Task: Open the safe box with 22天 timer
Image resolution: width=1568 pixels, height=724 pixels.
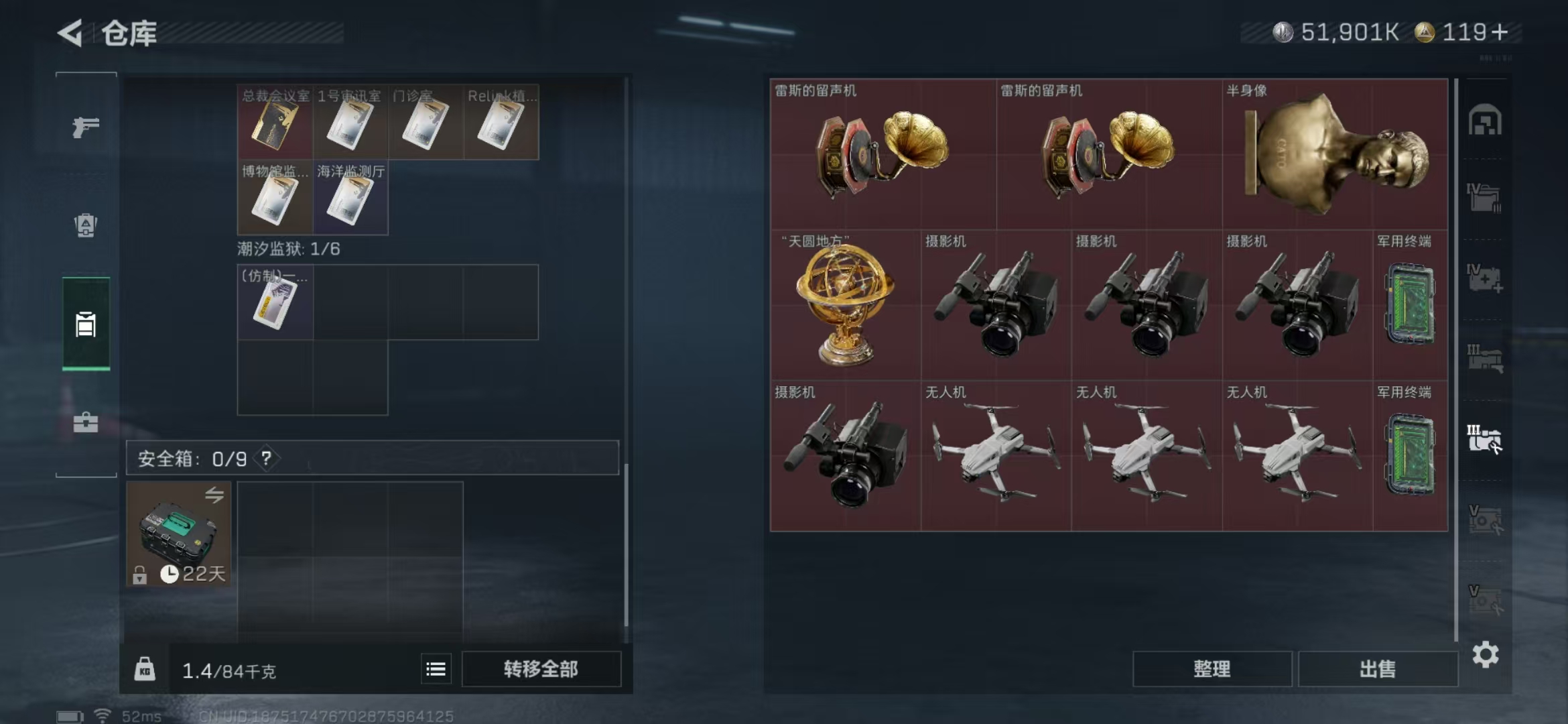Action: pos(179,534)
